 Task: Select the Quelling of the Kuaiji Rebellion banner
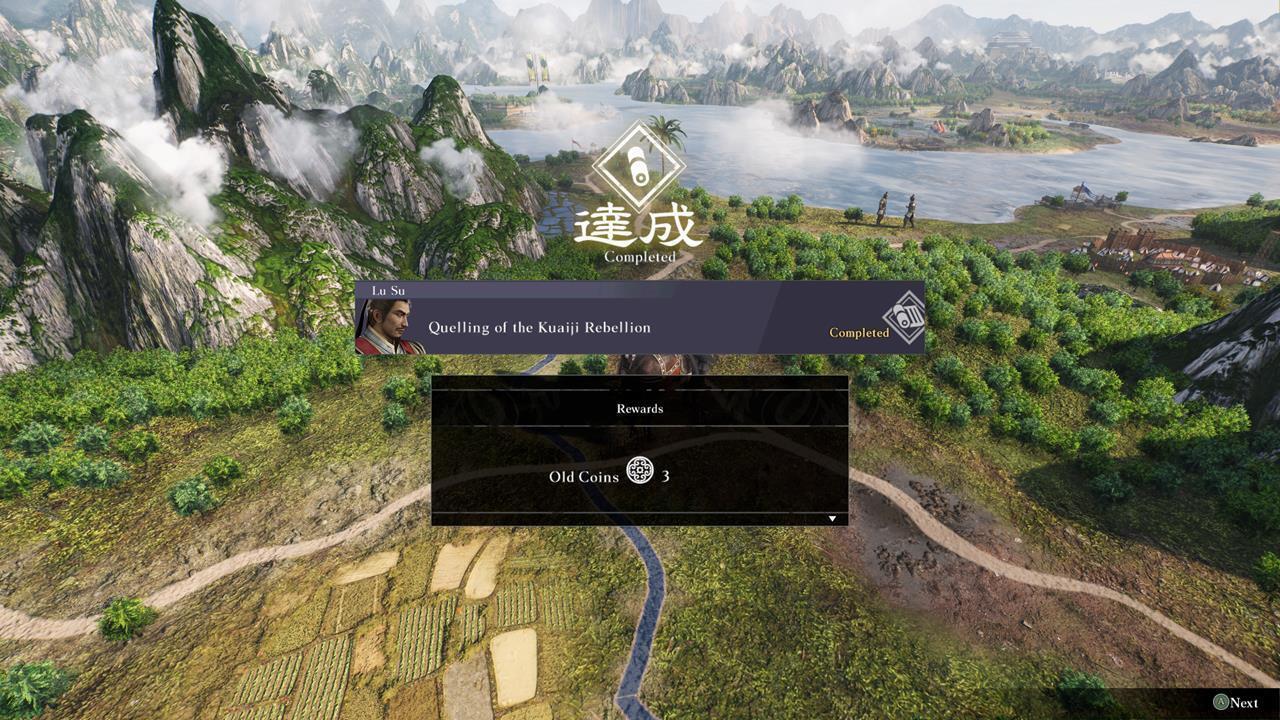[640, 327]
